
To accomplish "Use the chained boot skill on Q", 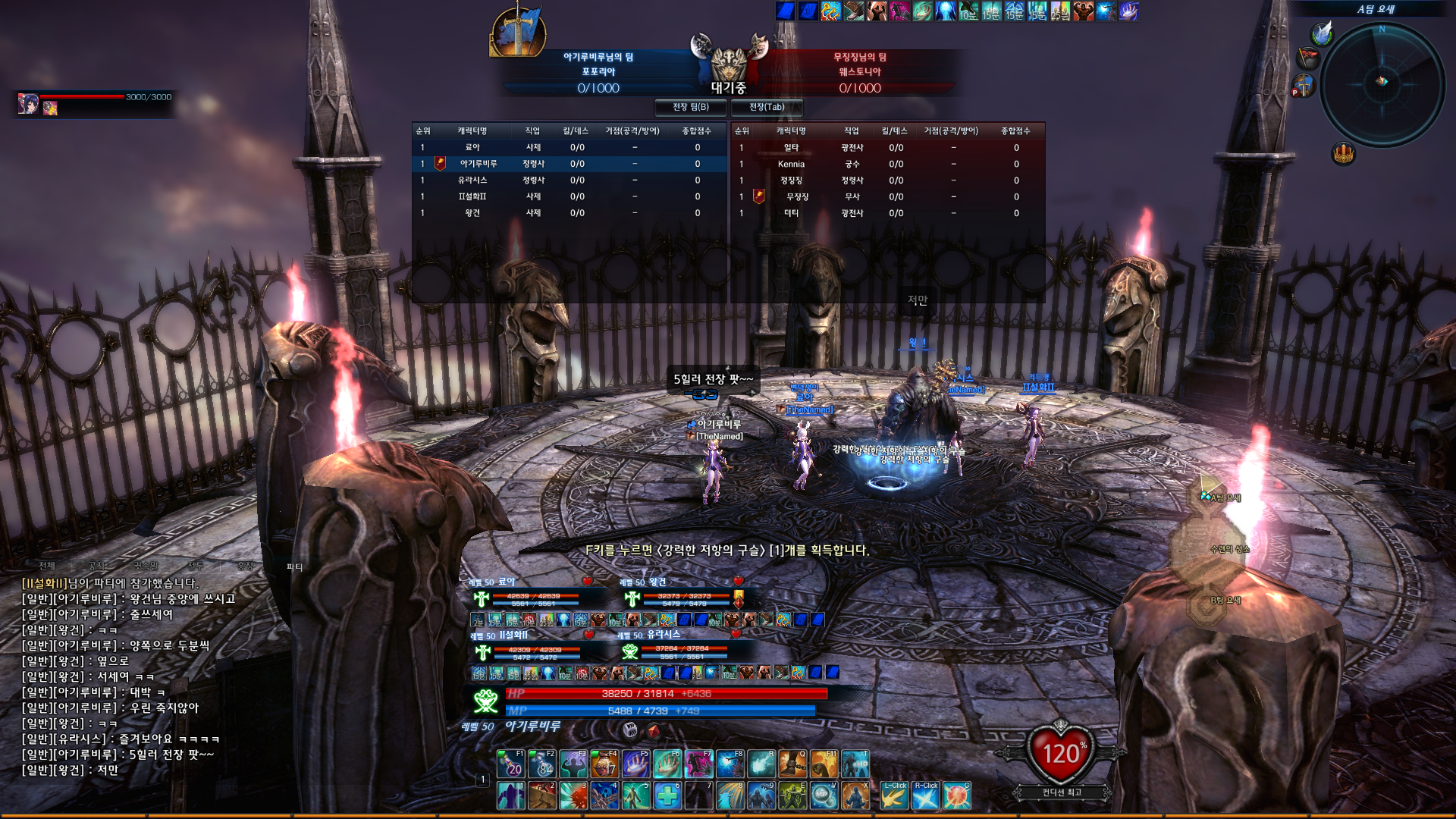I will (x=792, y=764).
